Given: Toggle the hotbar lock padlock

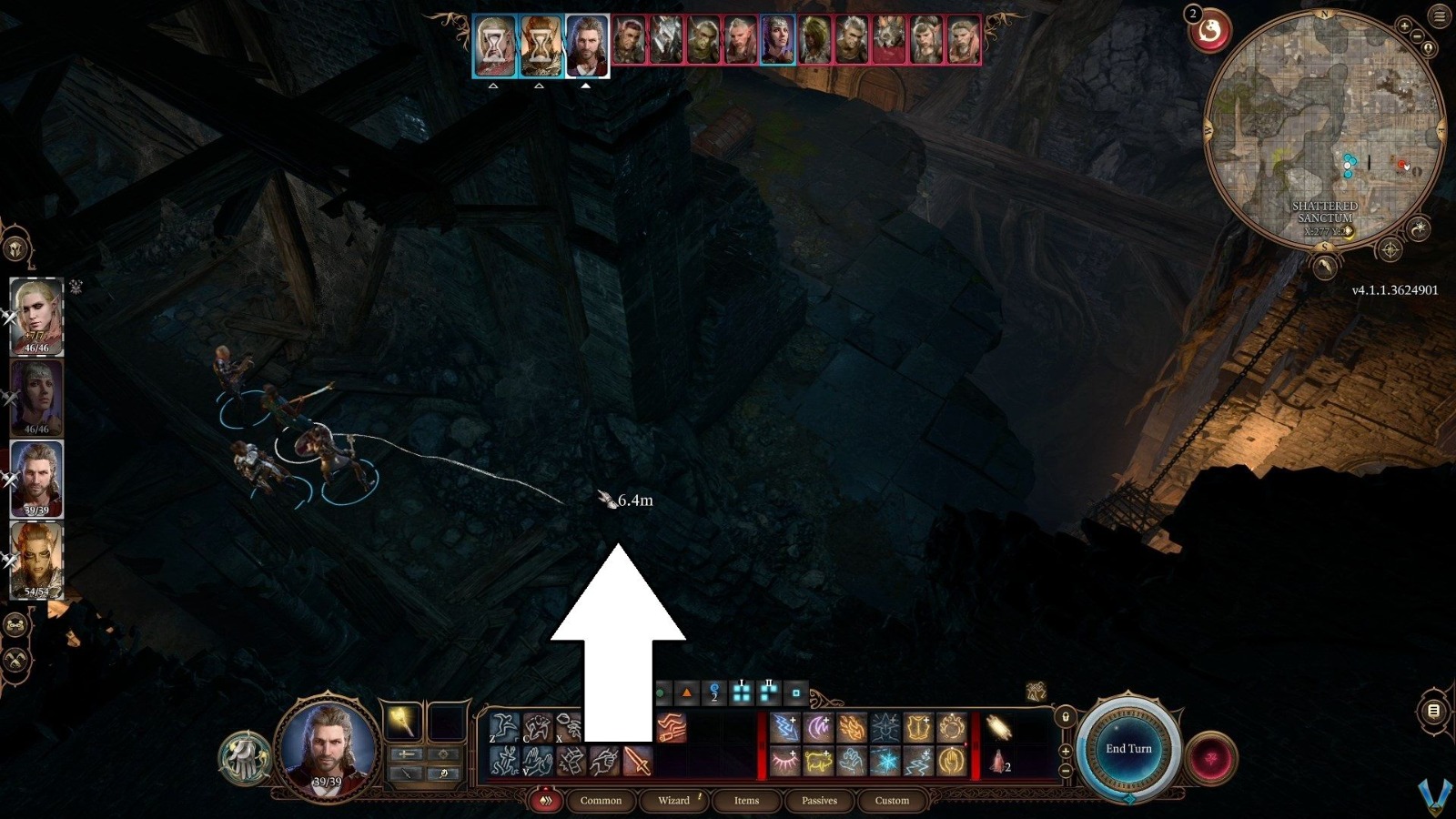Looking at the screenshot, I should pos(1064,718).
